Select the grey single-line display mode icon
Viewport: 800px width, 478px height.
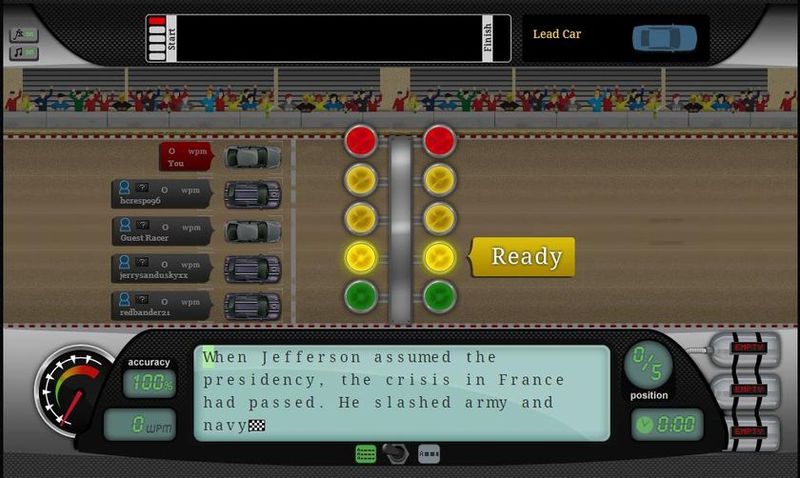coord(428,454)
